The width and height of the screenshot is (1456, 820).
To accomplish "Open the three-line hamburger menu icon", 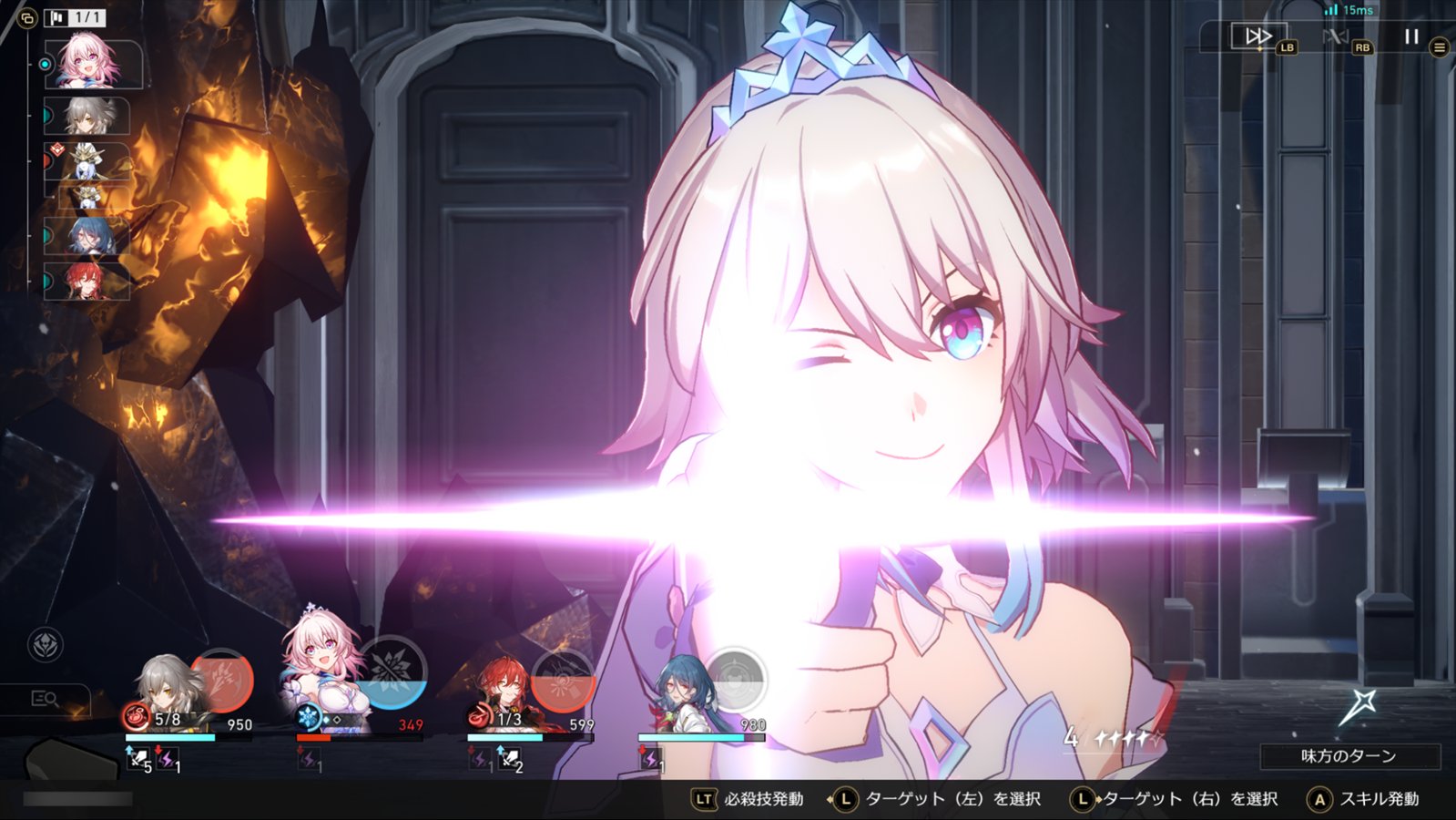I will point(1439,47).
